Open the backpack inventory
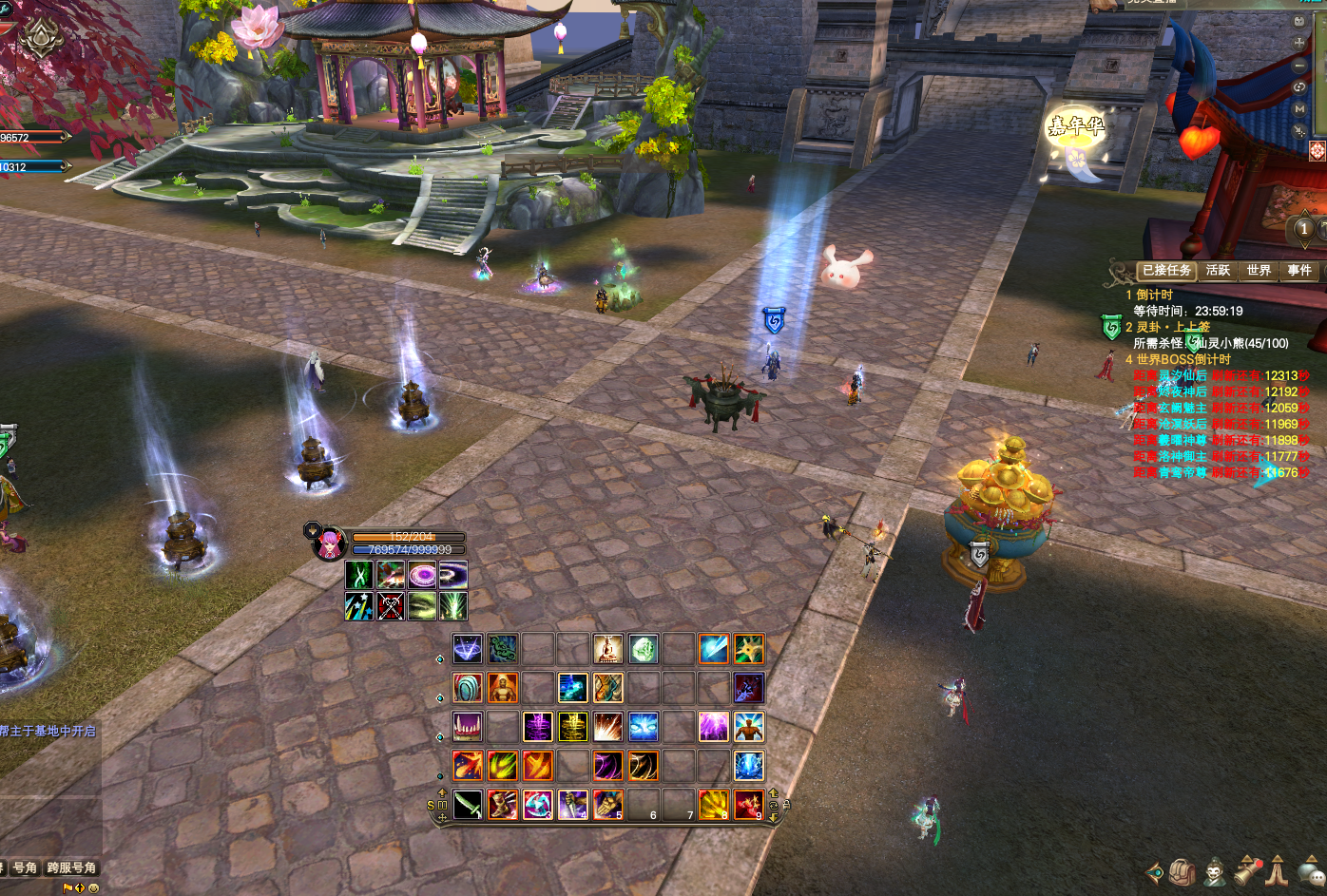 tap(1183, 872)
